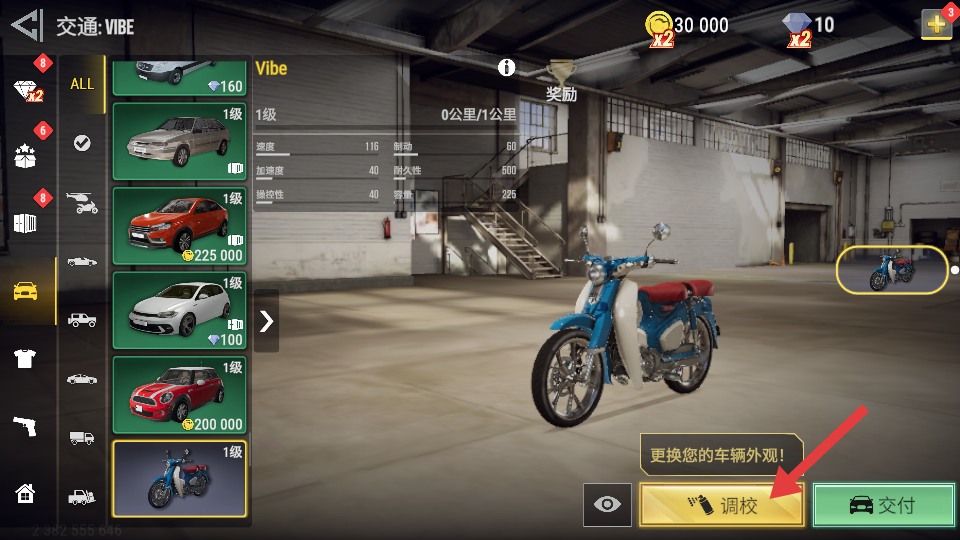The width and height of the screenshot is (960, 540).
Task: Filter by the truck category
Action: point(82,437)
